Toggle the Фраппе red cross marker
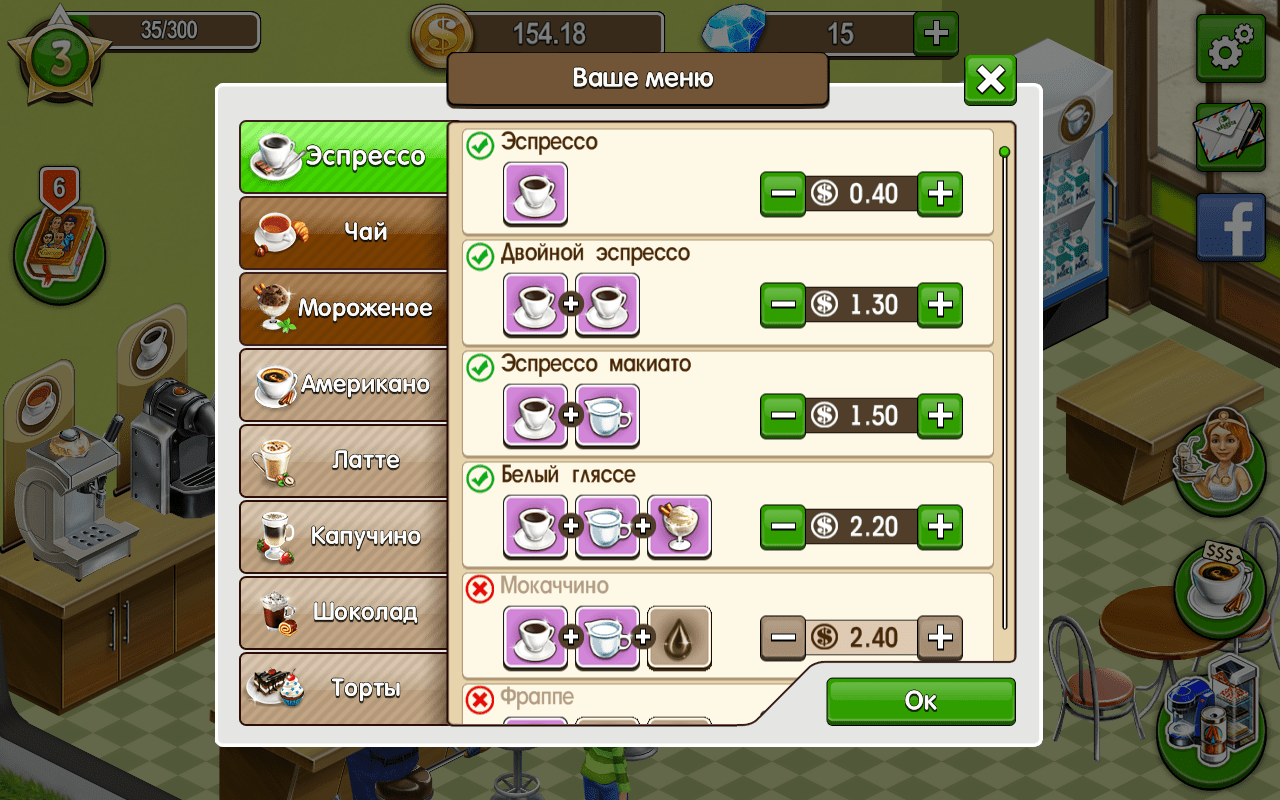 [477, 700]
